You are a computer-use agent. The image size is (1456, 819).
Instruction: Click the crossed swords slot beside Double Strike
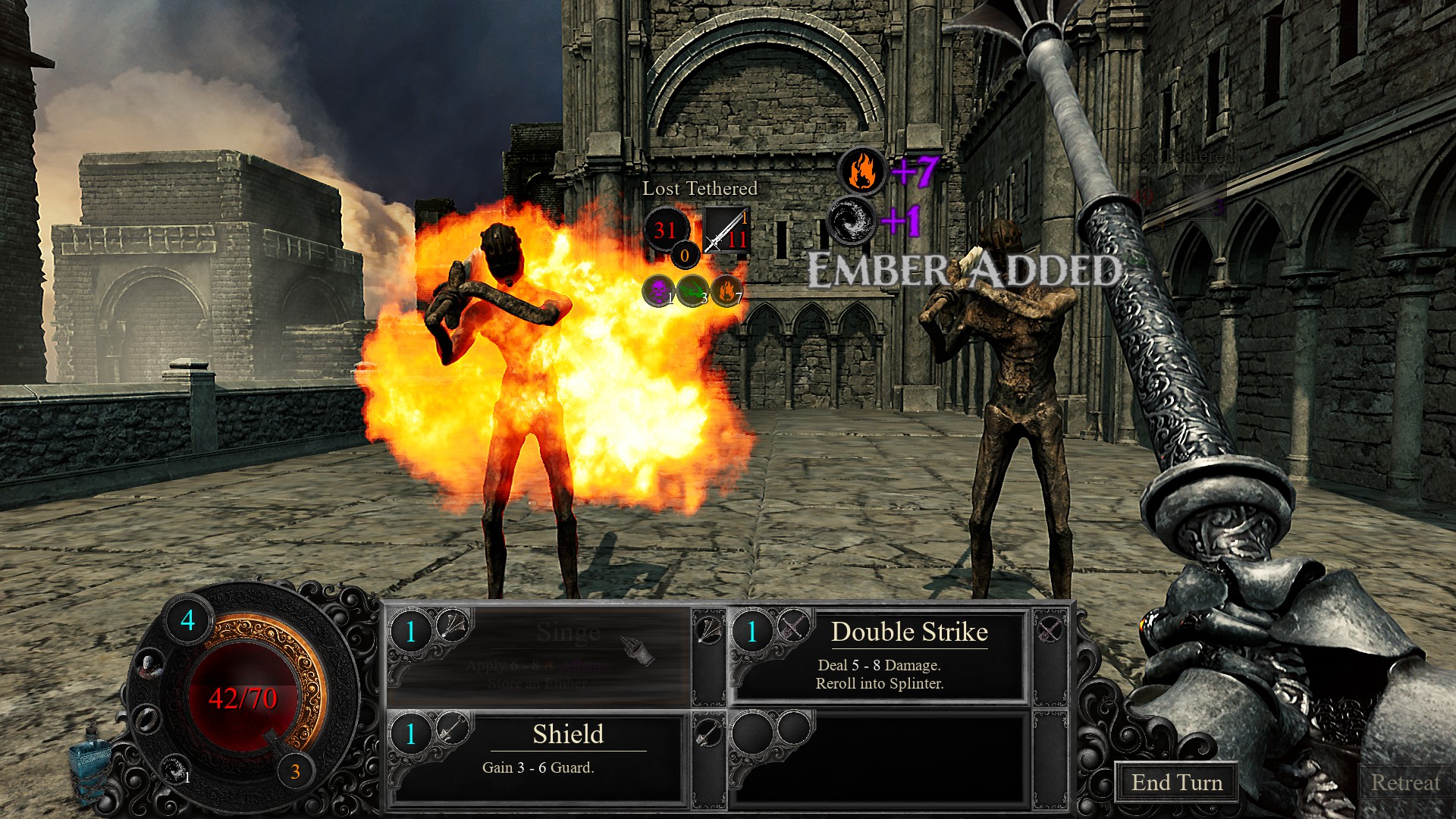1050,629
